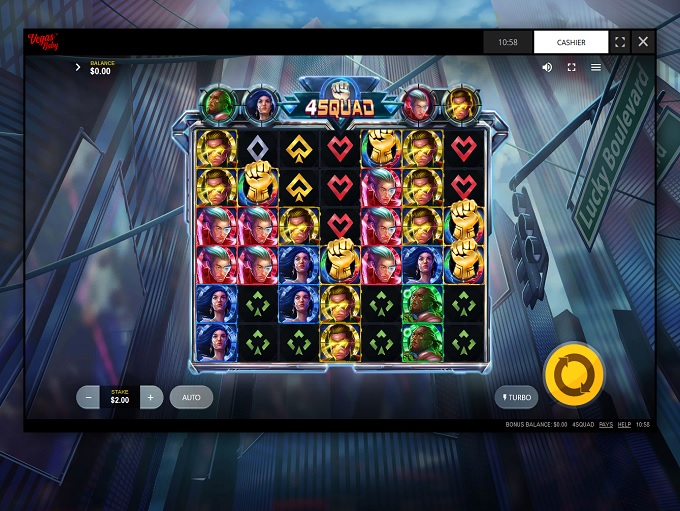The width and height of the screenshot is (680, 511).
Task: Increase the stake with the plus button
Action: [x=150, y=397]
